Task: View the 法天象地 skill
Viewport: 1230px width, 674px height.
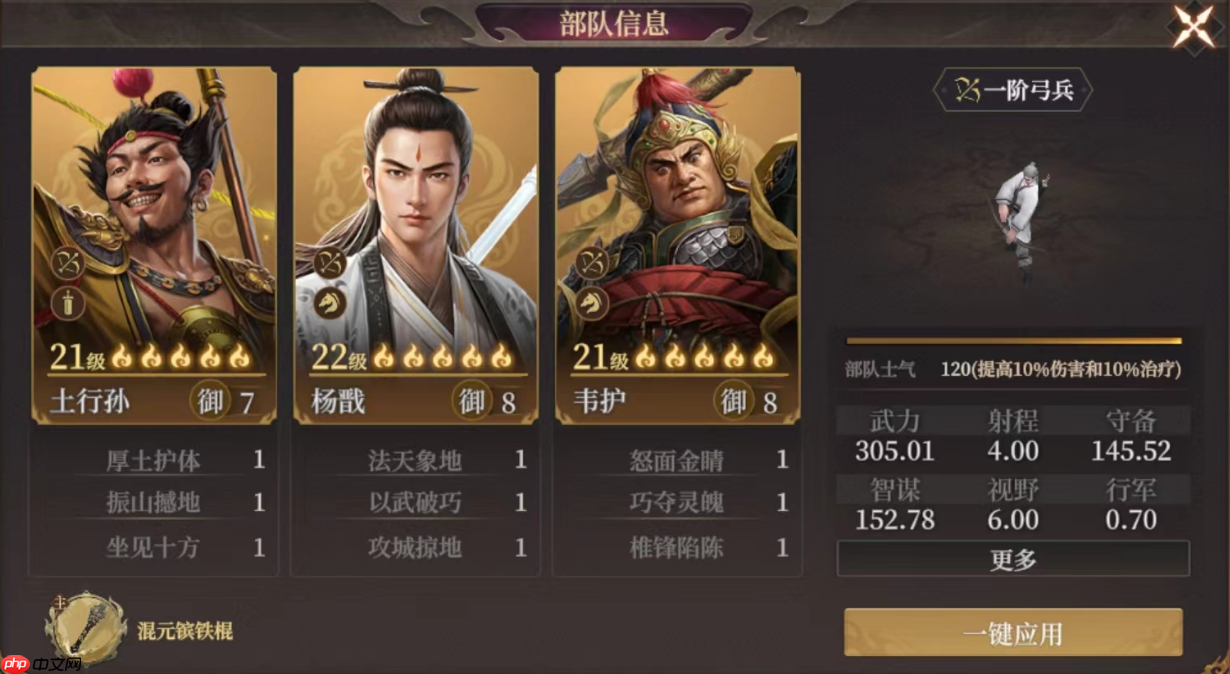Action: click(x=415, y=460)
